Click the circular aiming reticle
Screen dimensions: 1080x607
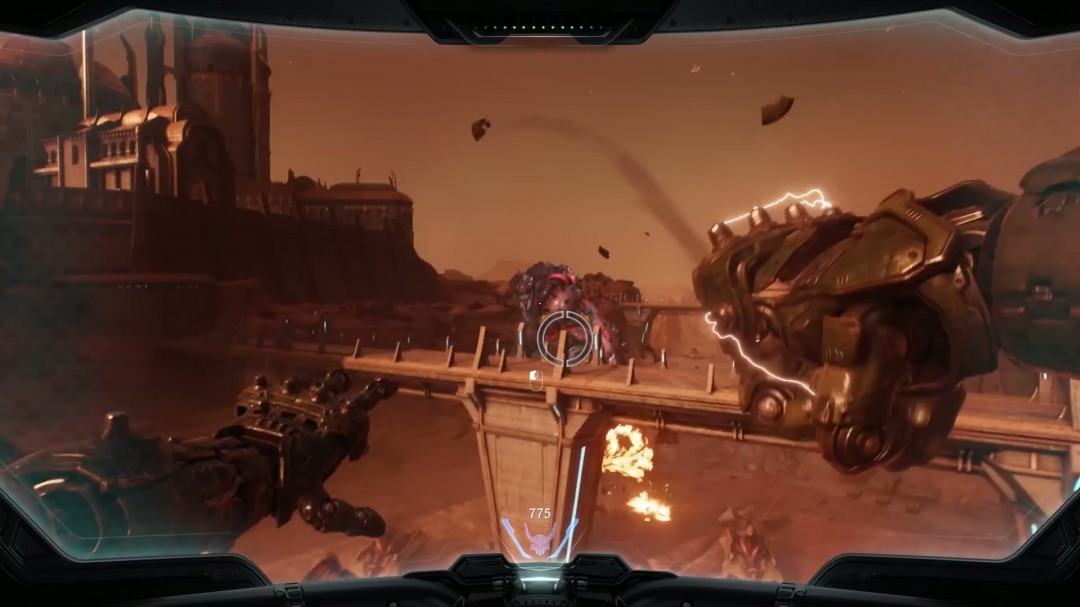(564, 338)
